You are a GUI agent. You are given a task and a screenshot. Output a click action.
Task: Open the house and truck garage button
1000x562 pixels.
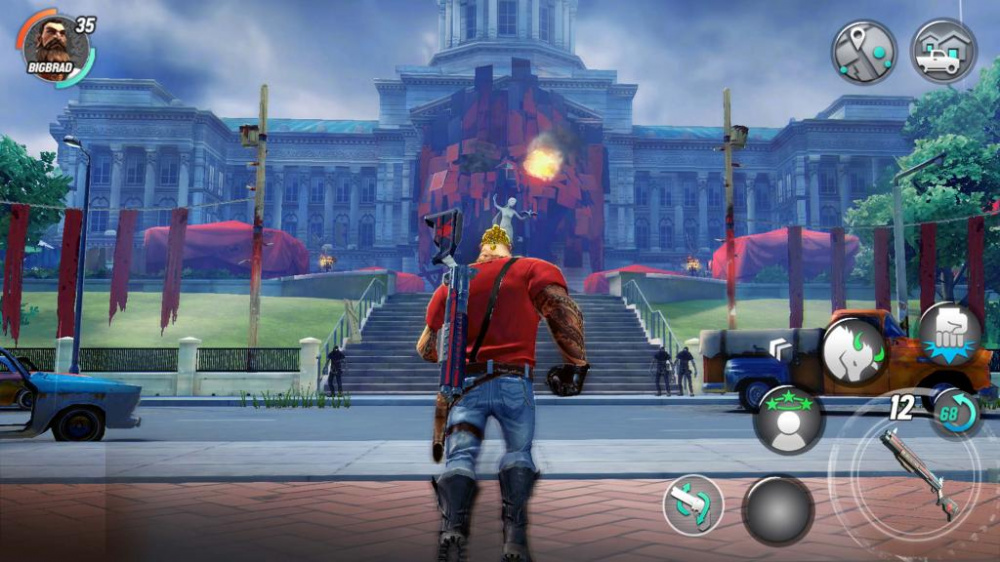tap(943, 51)
